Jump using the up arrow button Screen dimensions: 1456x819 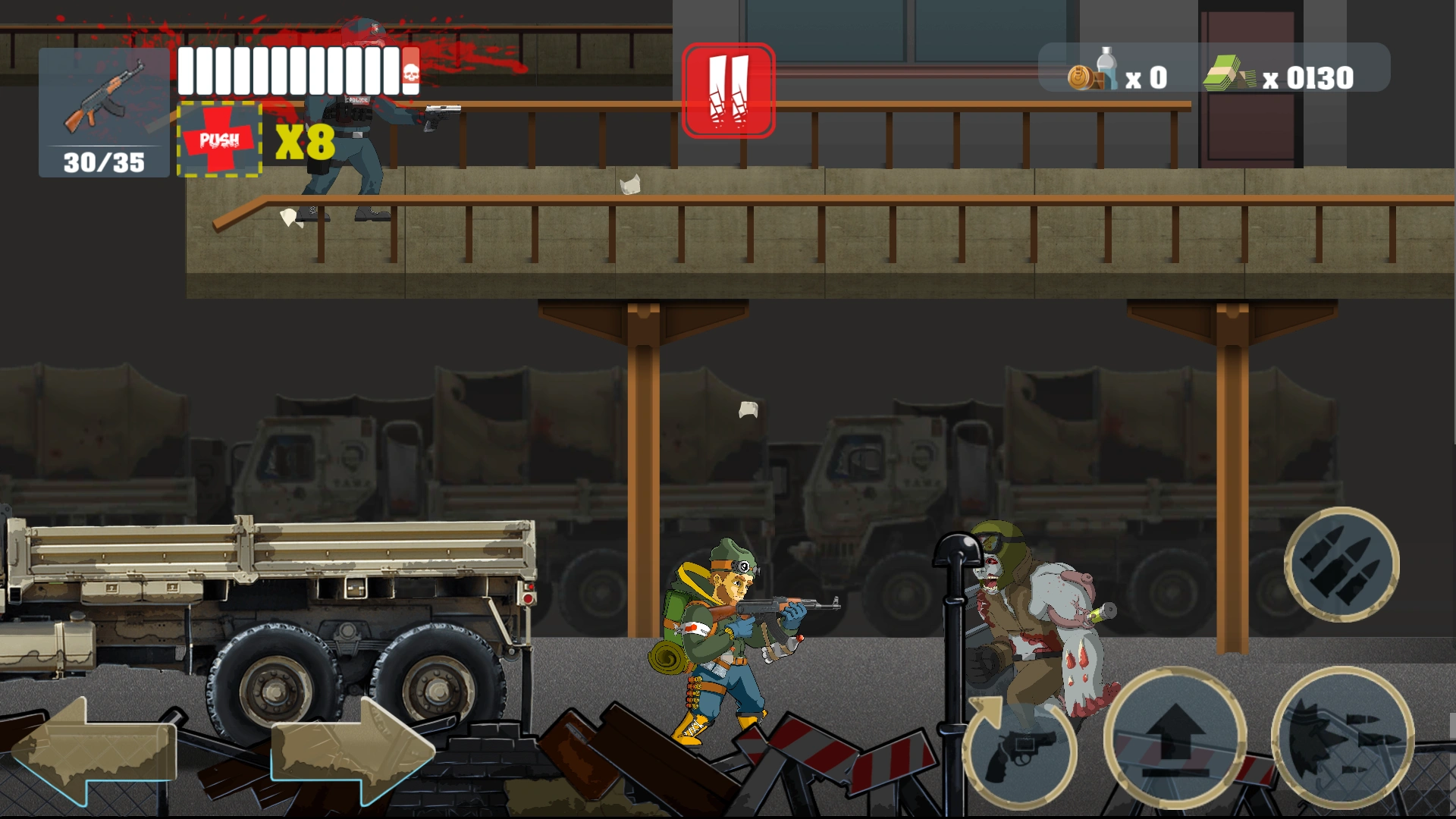[x=1175, y=739]
